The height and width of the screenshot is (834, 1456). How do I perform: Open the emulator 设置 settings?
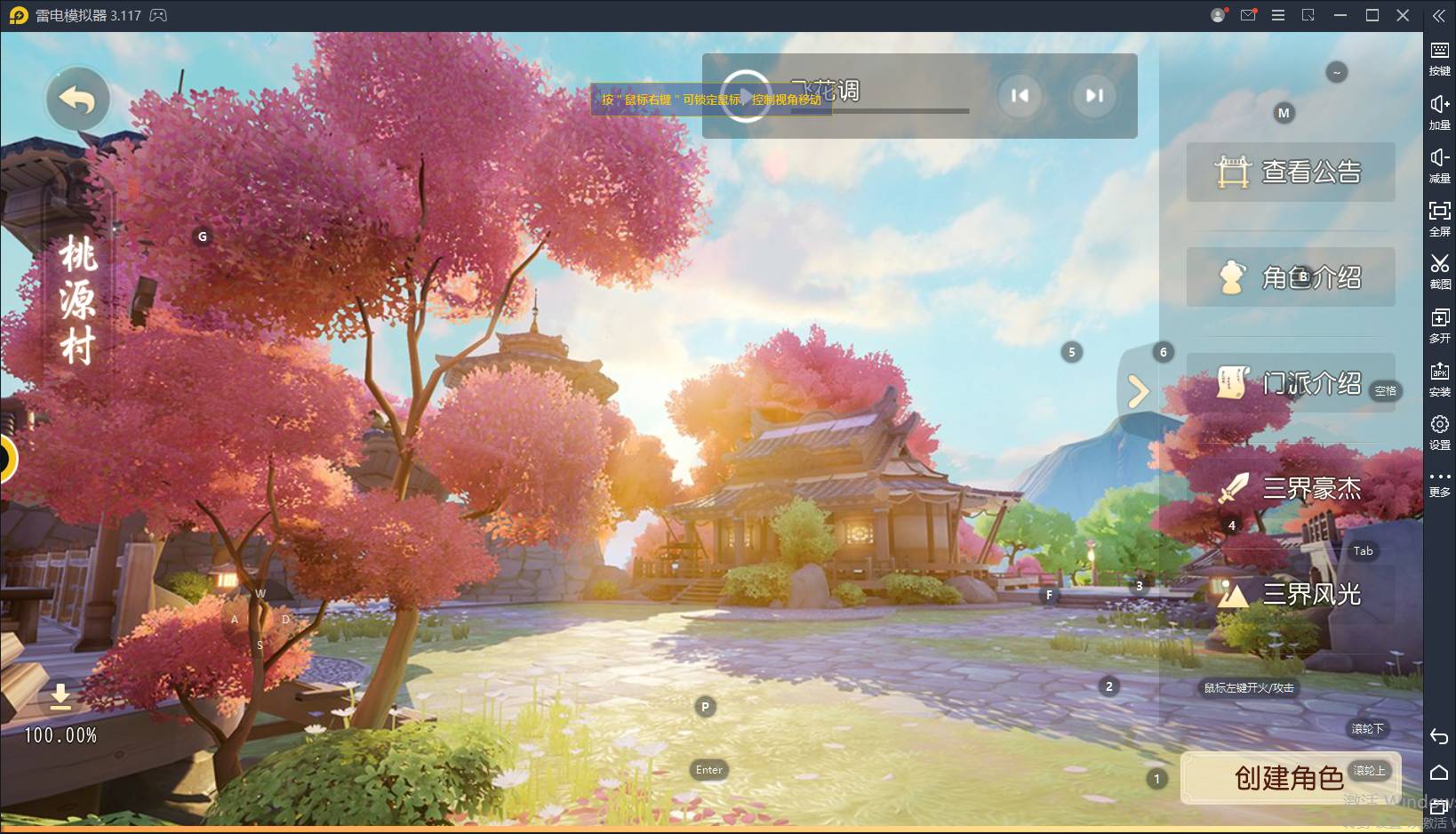click(x=1439, y=431)
